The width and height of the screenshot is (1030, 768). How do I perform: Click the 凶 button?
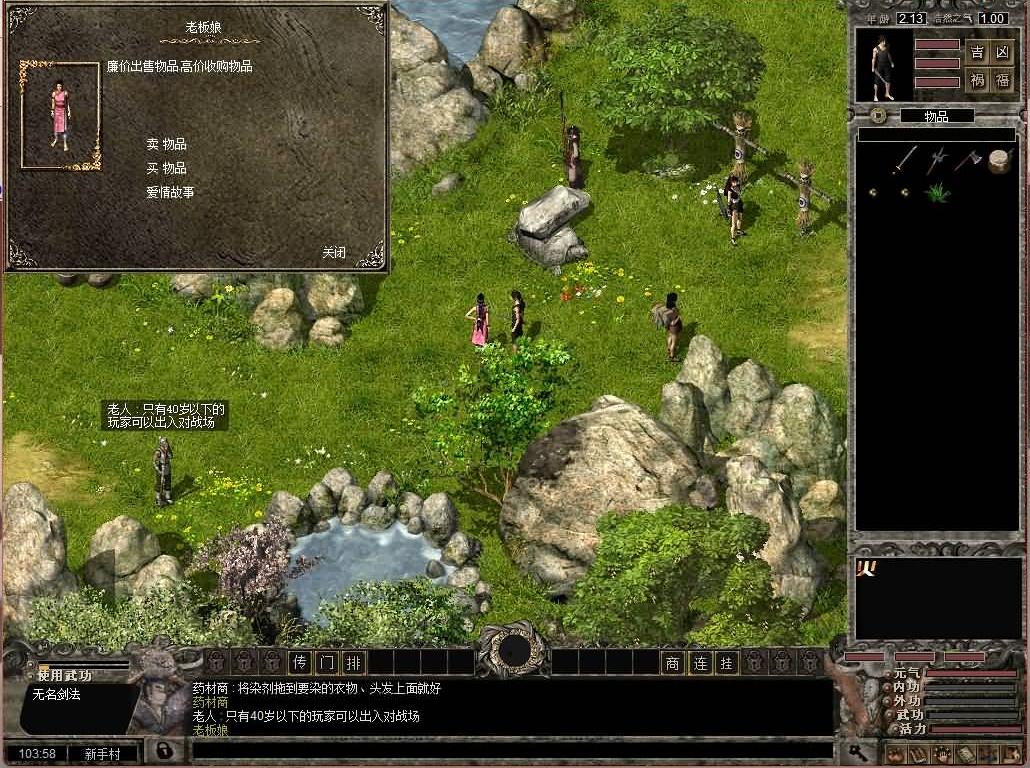(1003, 52)
